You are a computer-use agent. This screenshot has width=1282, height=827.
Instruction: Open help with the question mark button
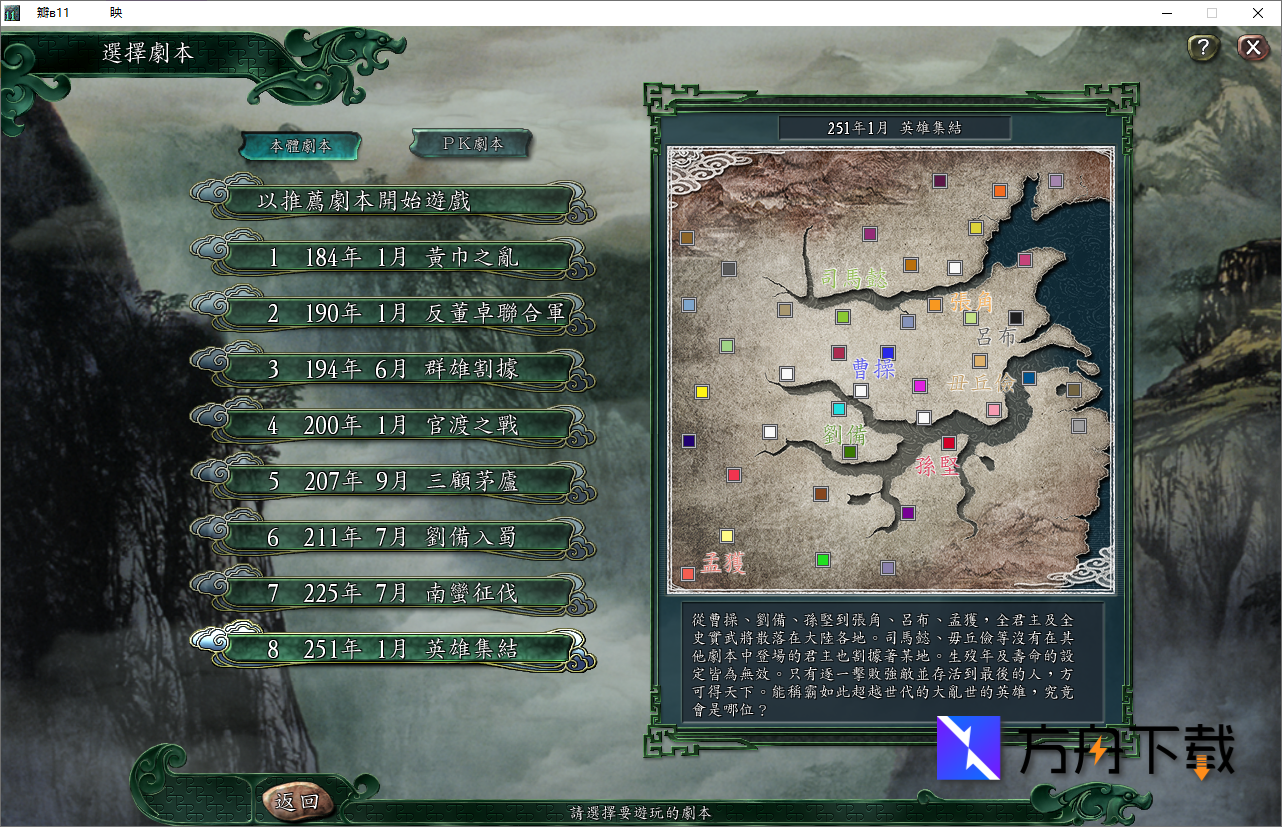pyautogui.click(x=1203, y=48)
